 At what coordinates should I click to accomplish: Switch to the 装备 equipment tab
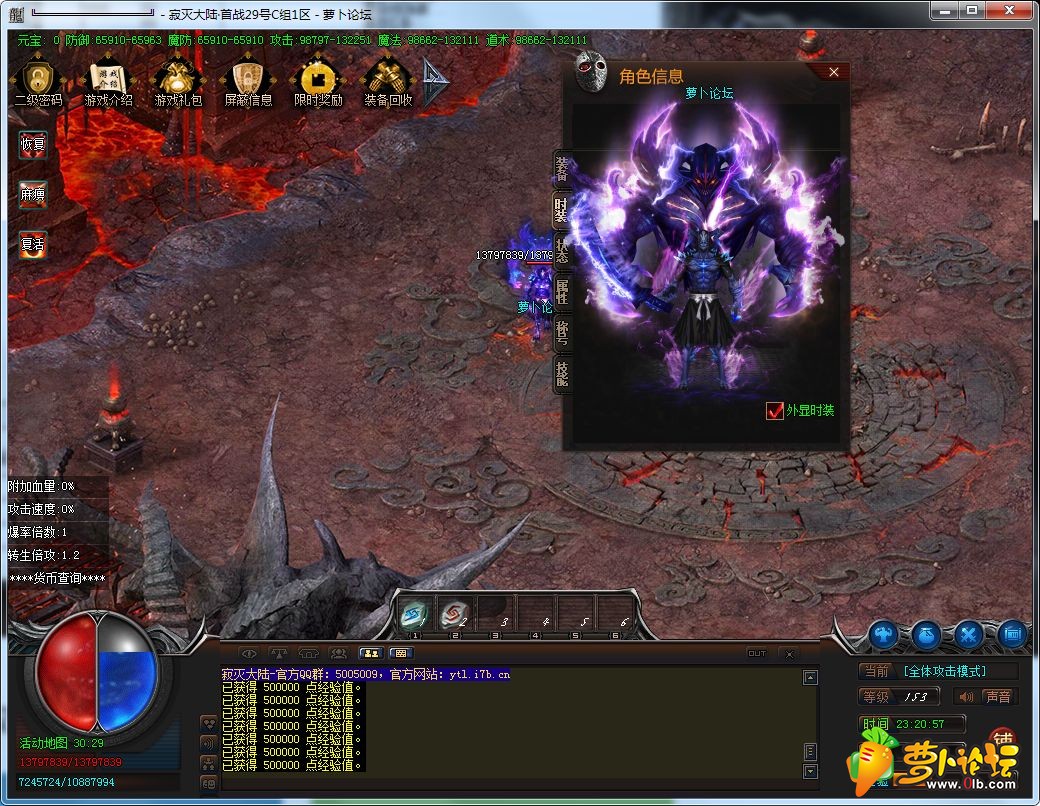coord(562,168)
